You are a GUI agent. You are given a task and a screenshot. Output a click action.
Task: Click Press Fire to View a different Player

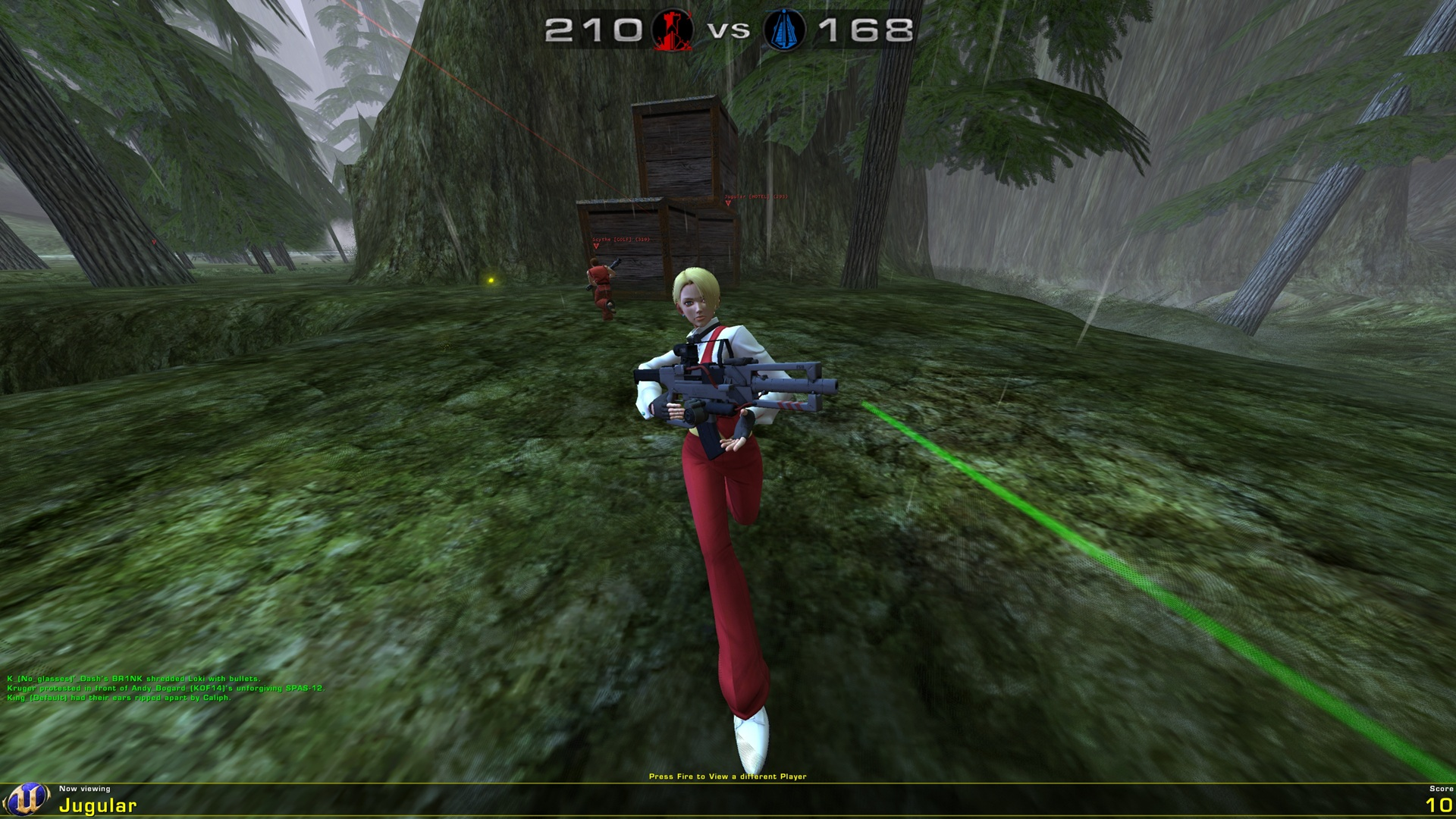tap(728, 776)
